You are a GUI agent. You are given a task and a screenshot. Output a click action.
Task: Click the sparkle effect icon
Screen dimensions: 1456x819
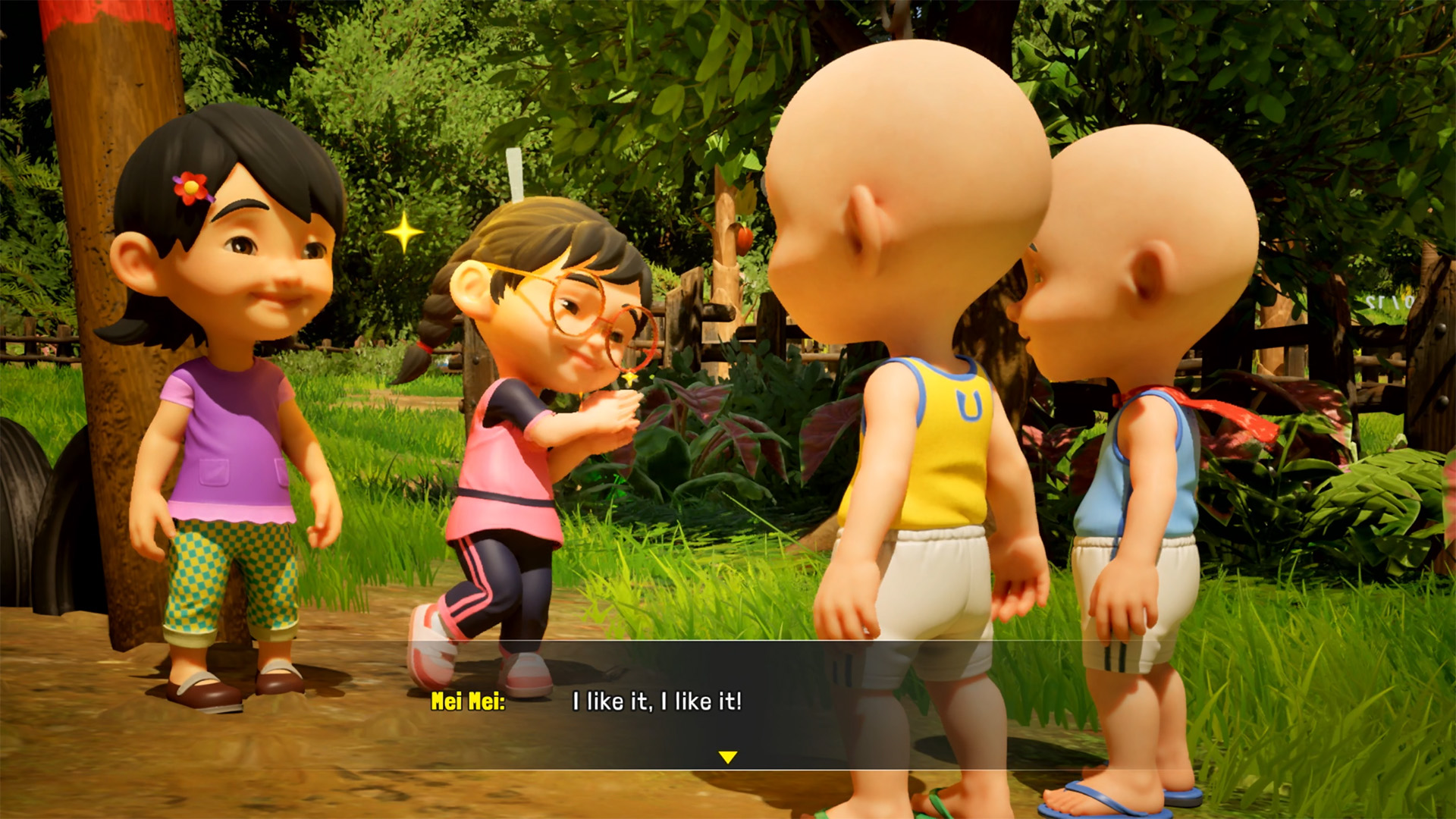(x=403, y=231)
